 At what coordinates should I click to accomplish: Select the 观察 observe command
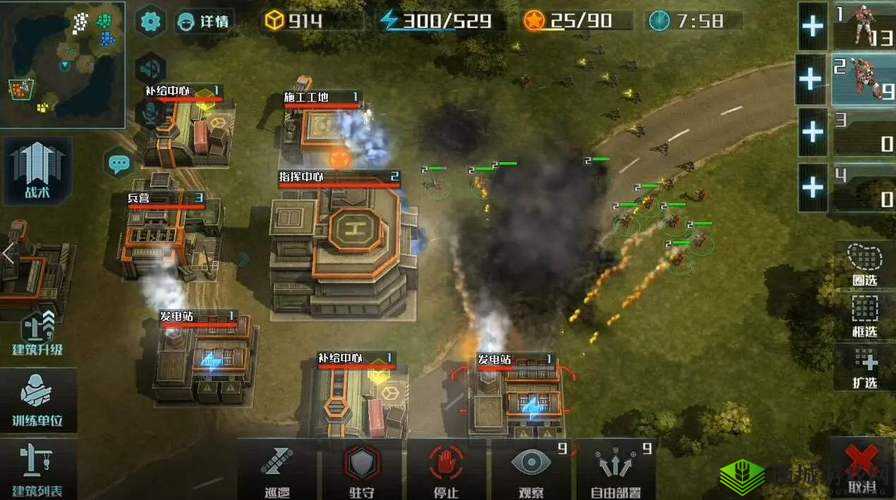[x=530, y=468]
